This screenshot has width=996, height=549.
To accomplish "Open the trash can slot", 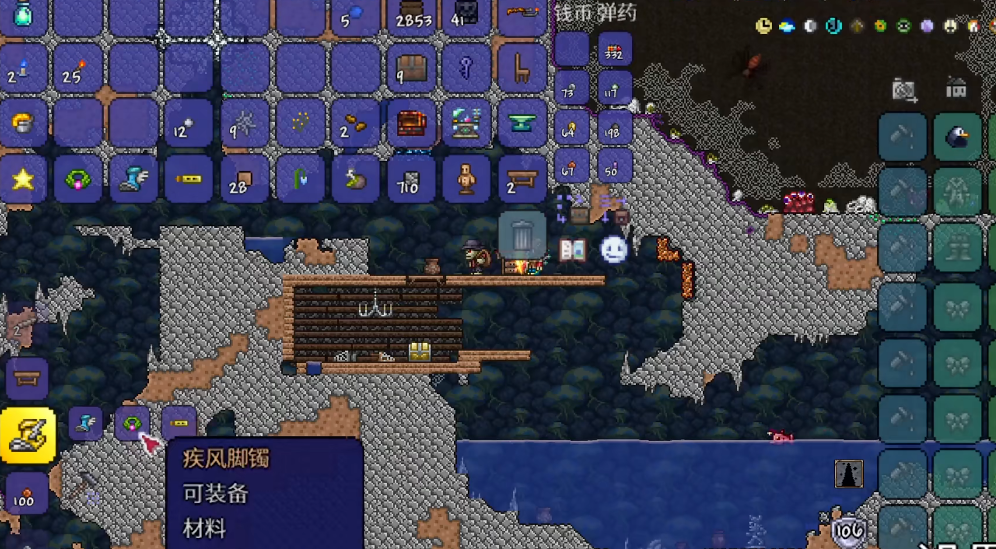I will click(x=522, y=236).
